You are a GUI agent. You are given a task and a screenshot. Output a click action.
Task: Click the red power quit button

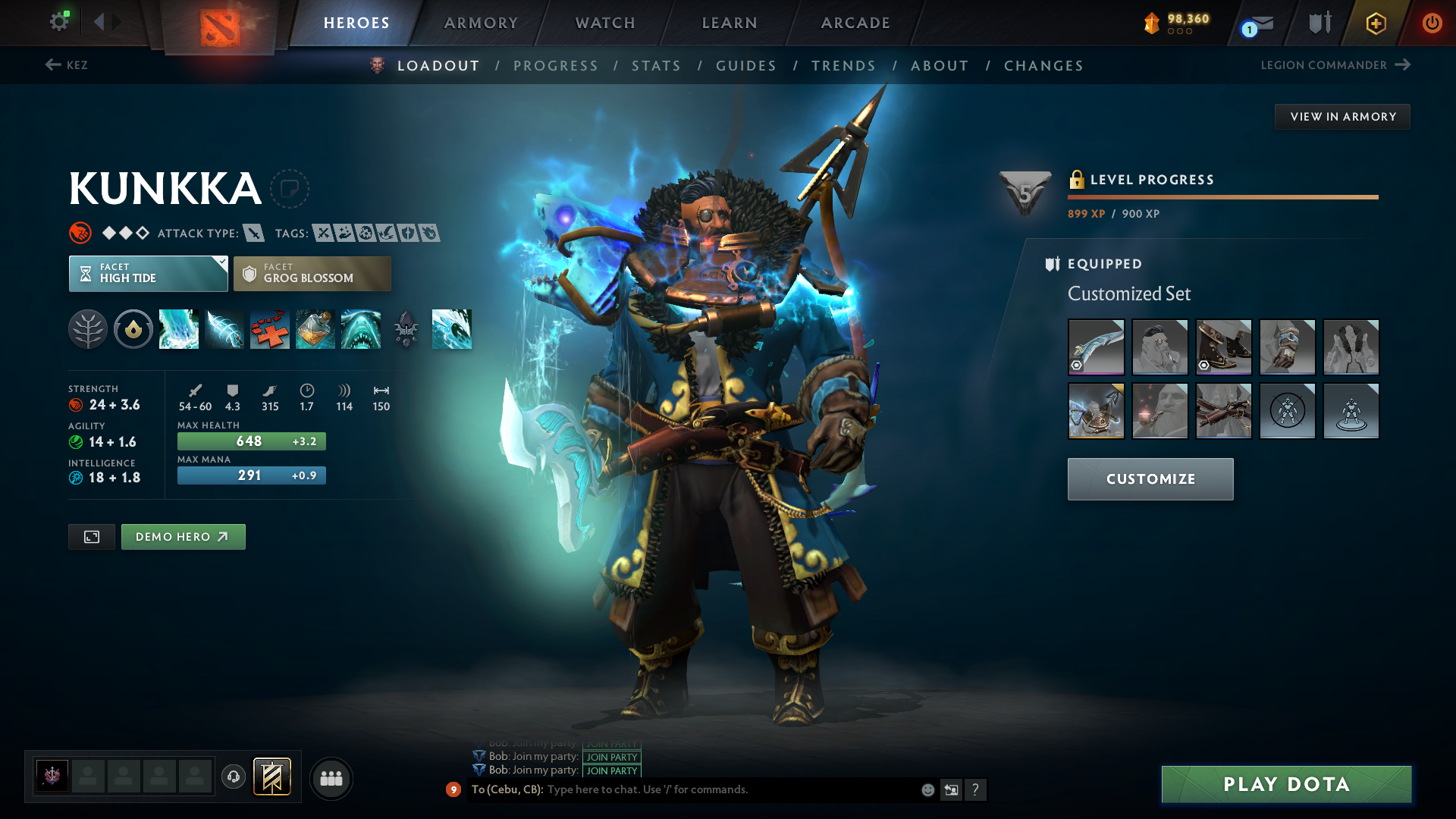tap(1432, 23)
